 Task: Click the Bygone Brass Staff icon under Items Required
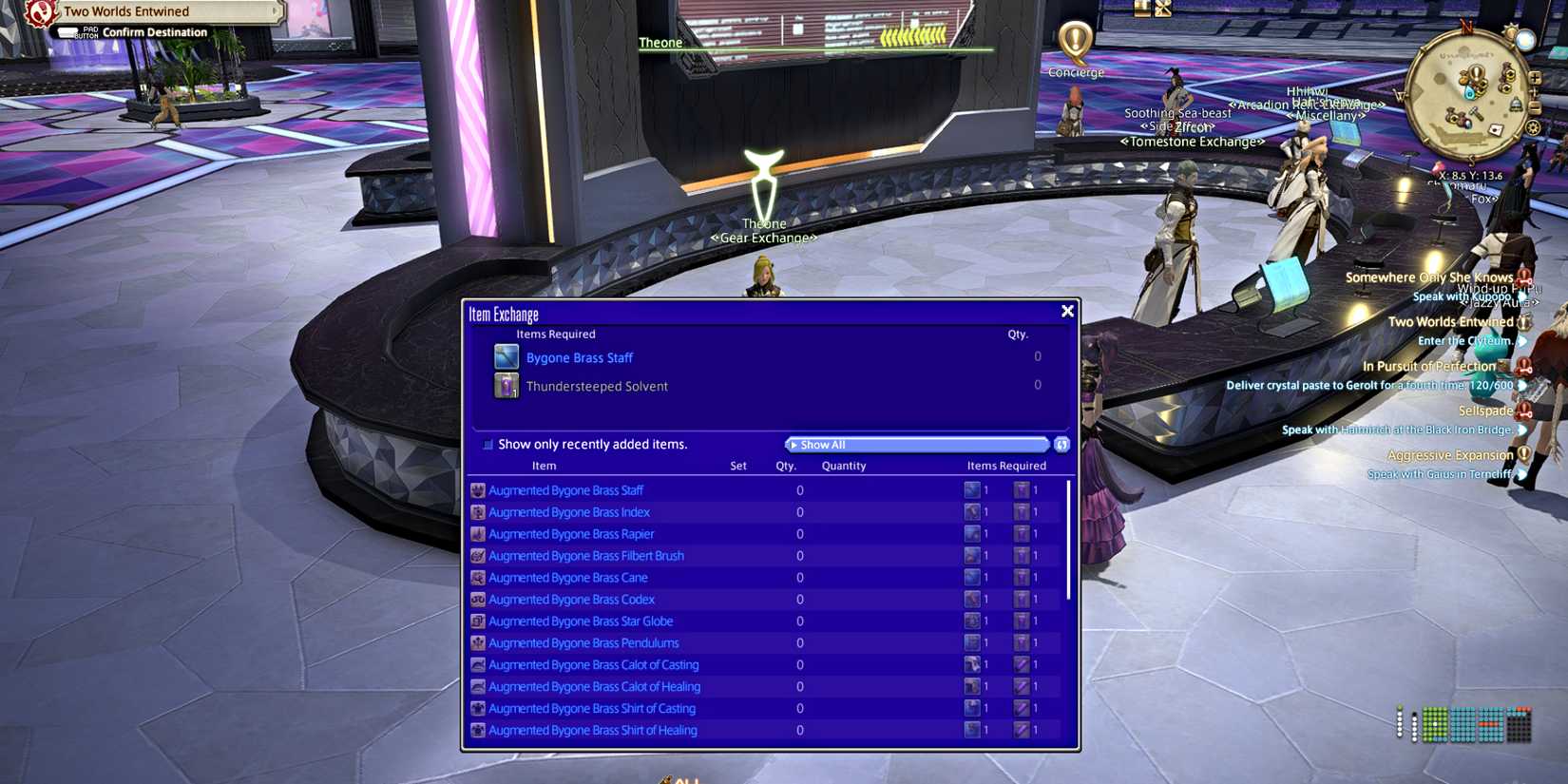(x=506, y=356)
